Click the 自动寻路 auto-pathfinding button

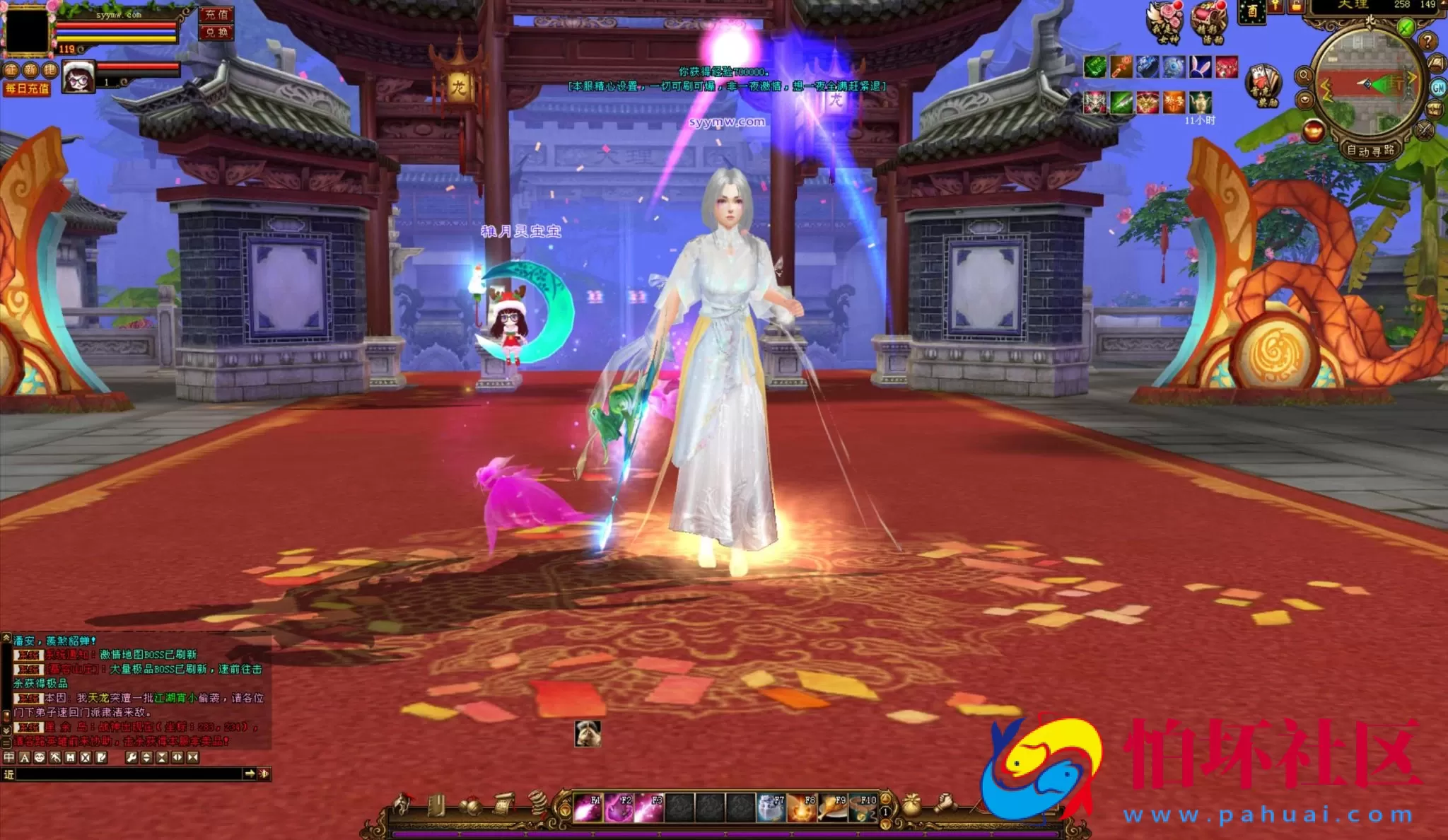pos(1370,150)
